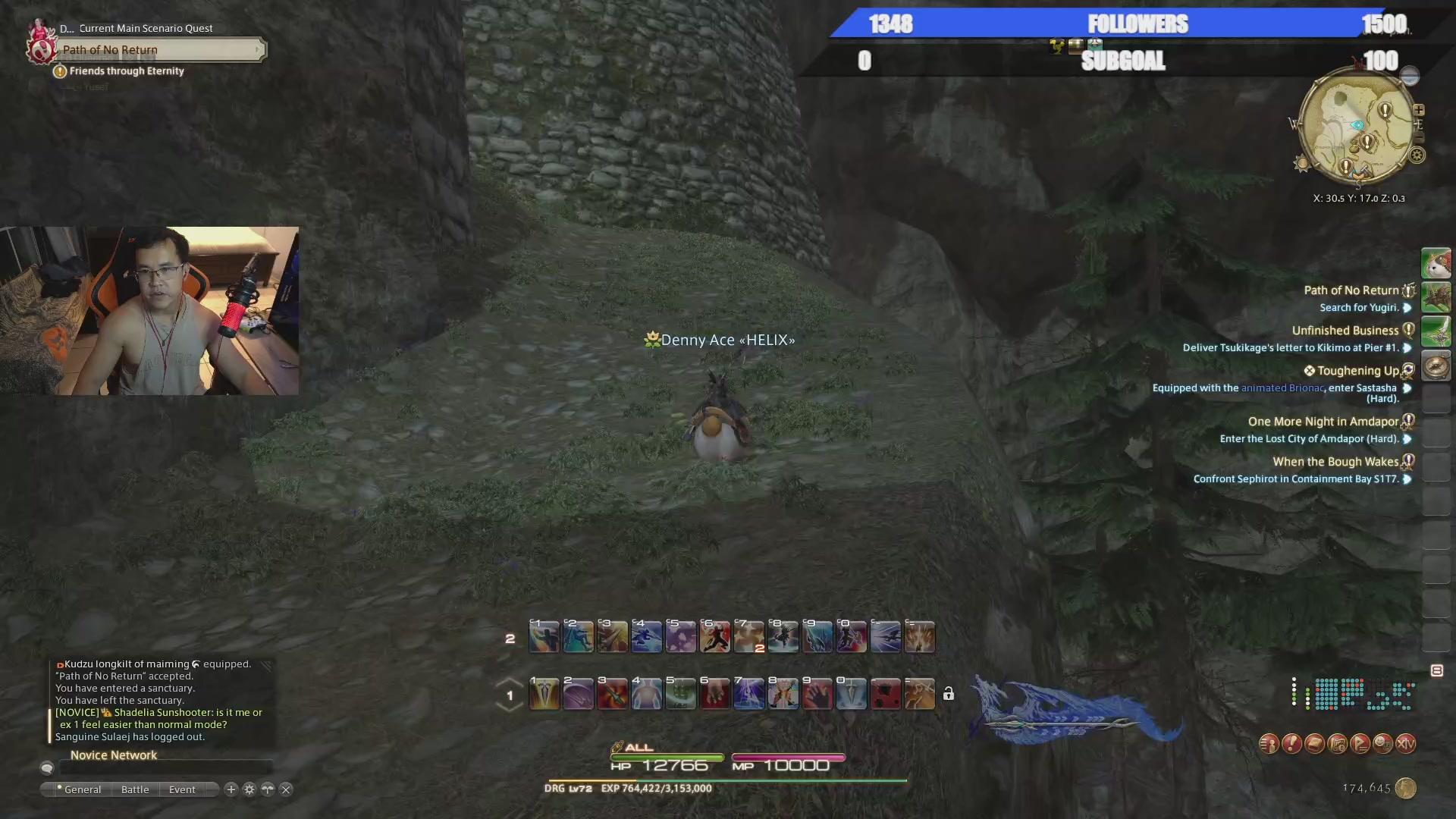The height and width of the screenshot is (819, 1456).
Task: Open the flag signs icon in the menu row
Action: point(1359,744)
